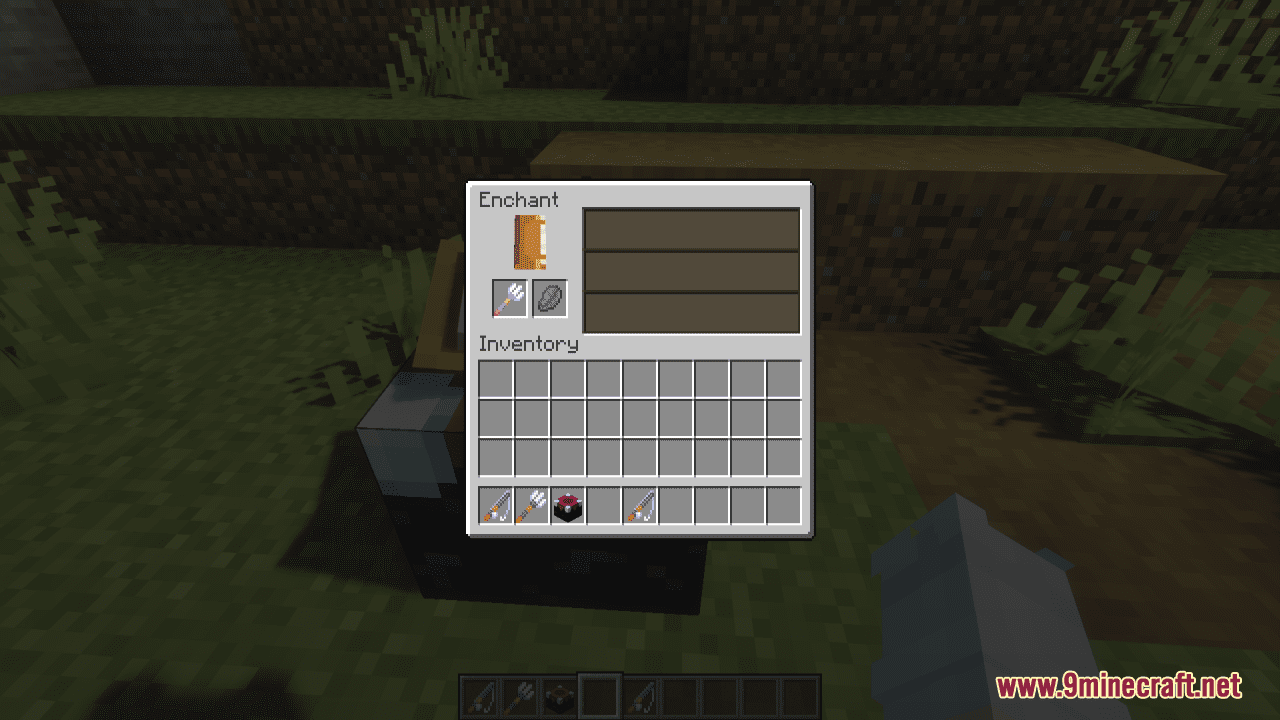
Task: Click the Inventory section label
Action: 528,344
